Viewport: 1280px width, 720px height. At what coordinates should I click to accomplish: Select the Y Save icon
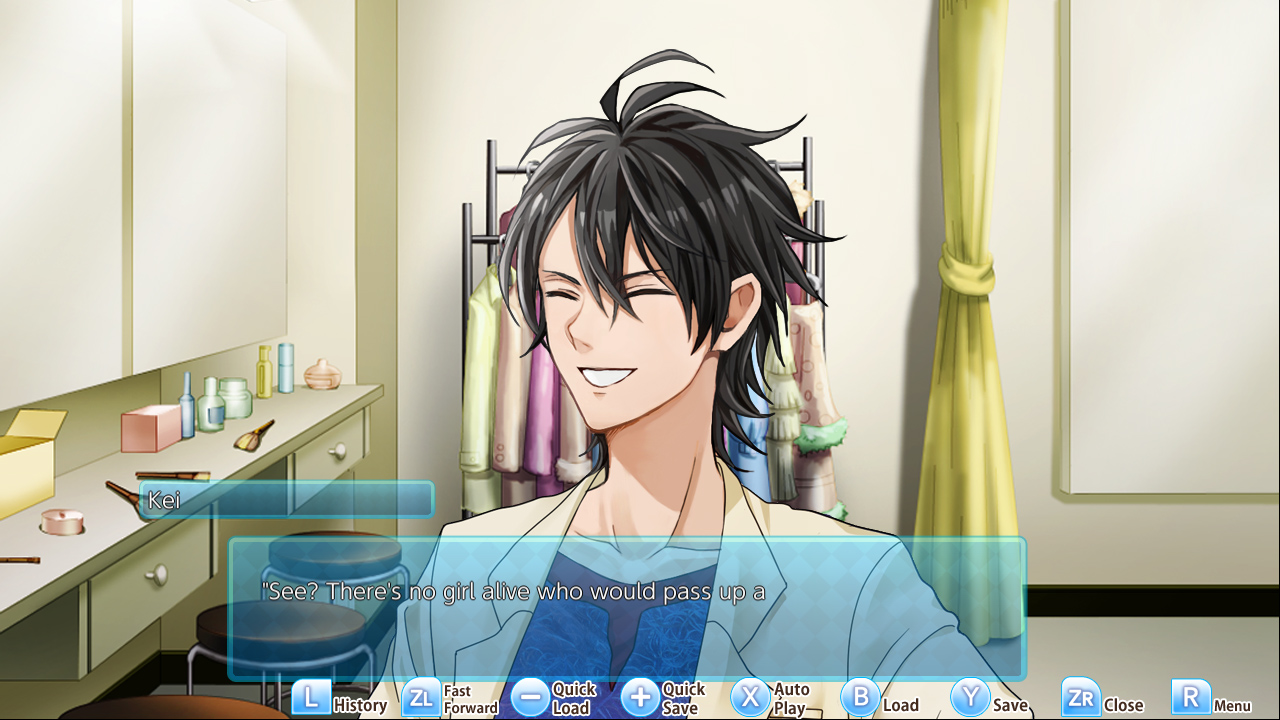(x=969, y=698)
